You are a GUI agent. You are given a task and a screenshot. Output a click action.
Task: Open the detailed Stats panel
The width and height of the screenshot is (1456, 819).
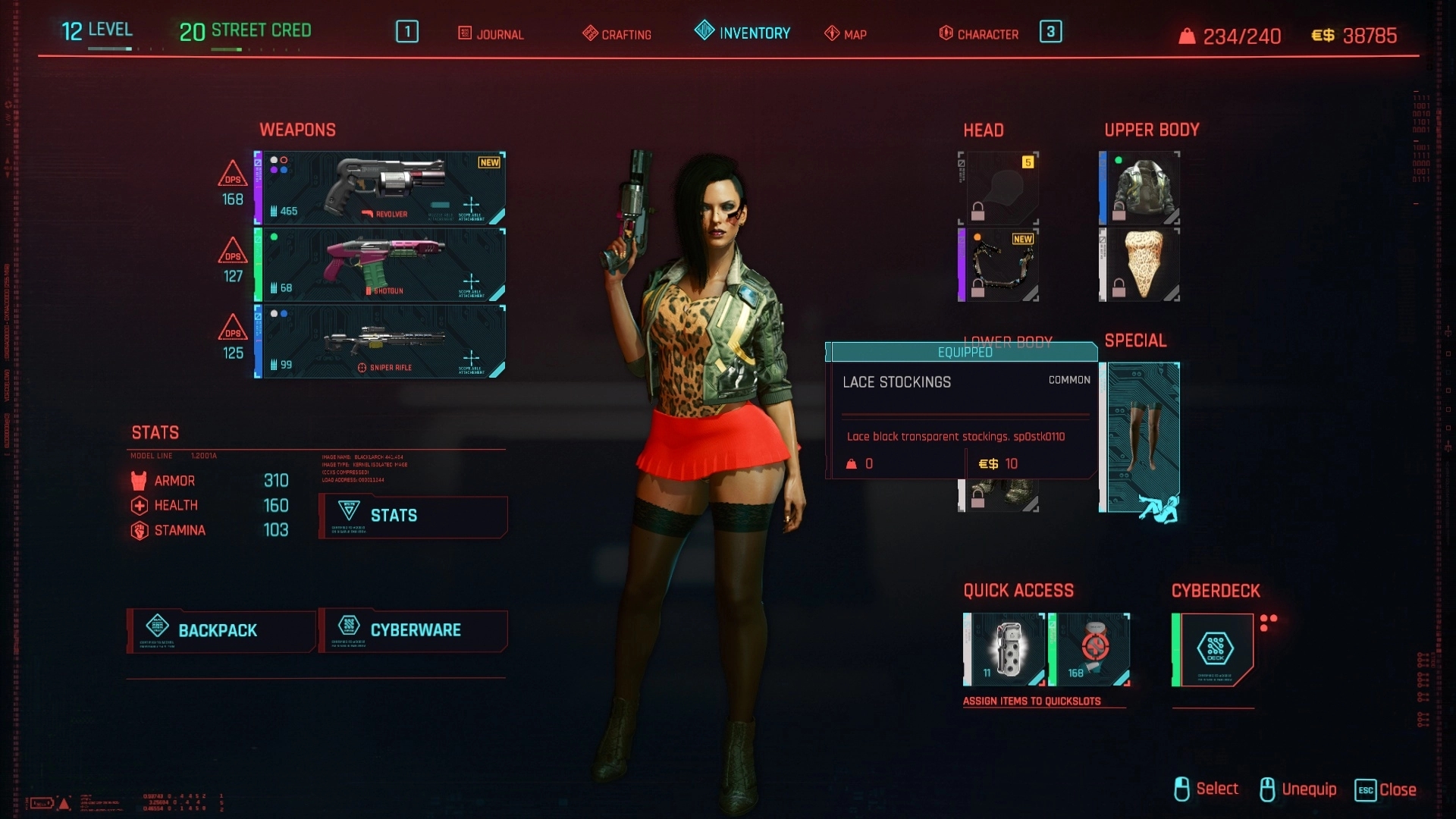coord(413,516)
